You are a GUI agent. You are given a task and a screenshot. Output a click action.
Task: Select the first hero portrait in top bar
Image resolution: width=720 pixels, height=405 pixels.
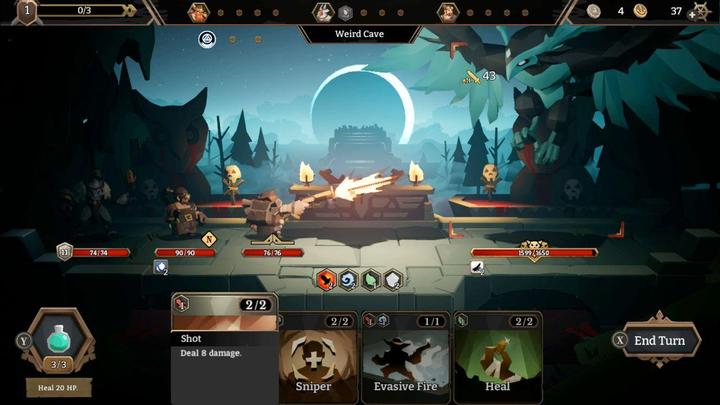coord(199,13)
